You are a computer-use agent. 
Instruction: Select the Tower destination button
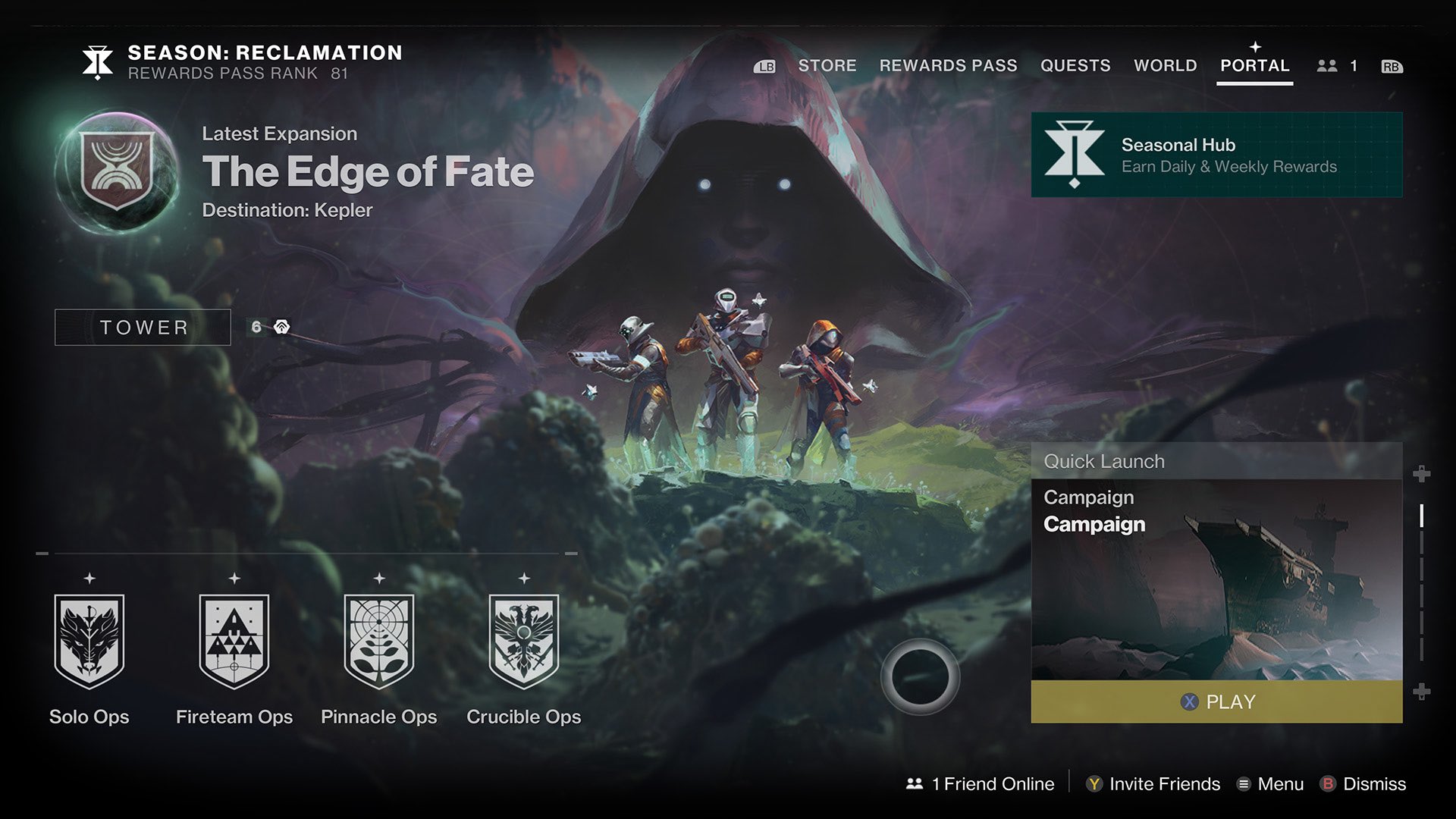(142, 327)
